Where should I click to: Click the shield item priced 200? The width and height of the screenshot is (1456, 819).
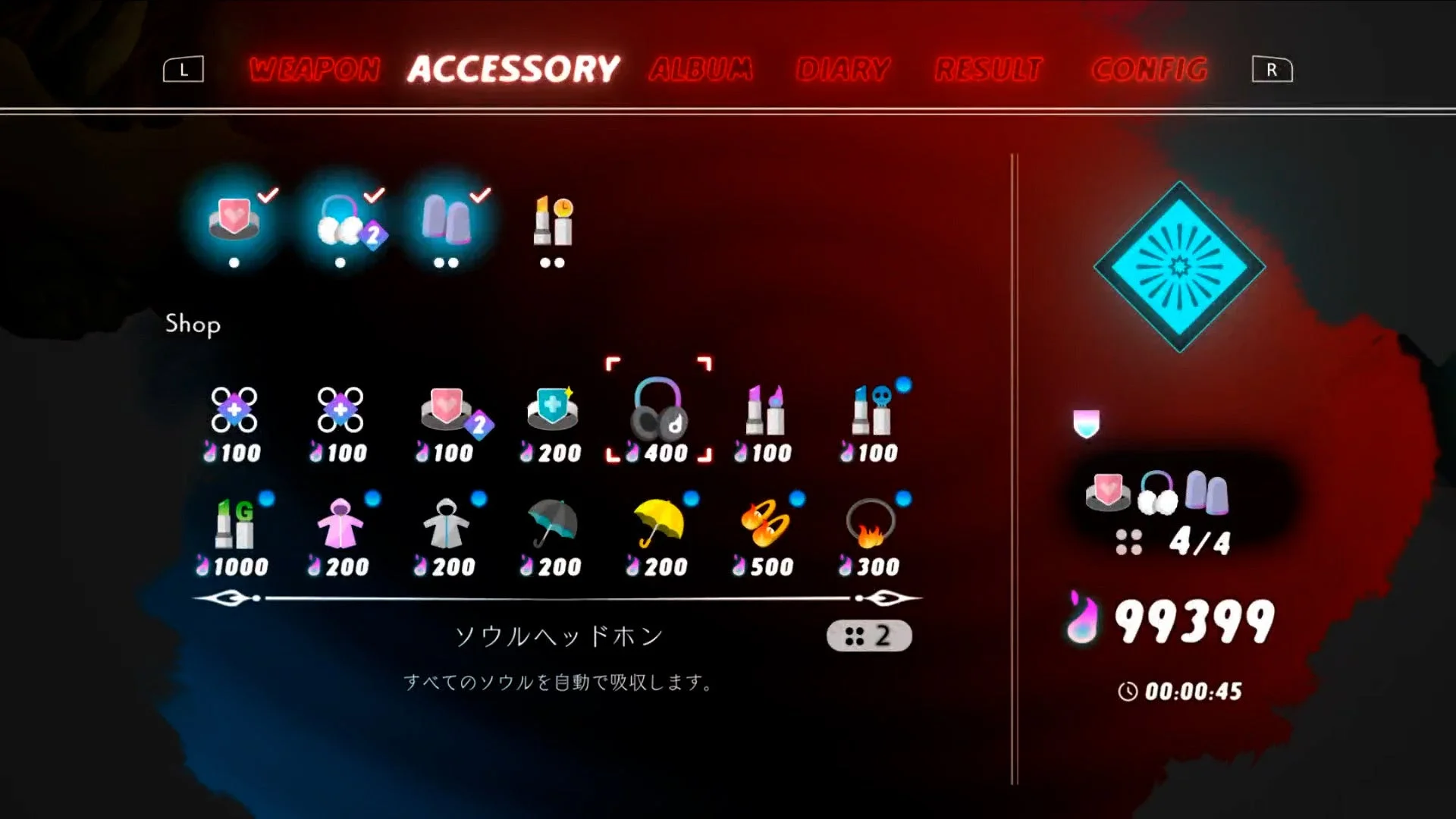click(551, 413)
